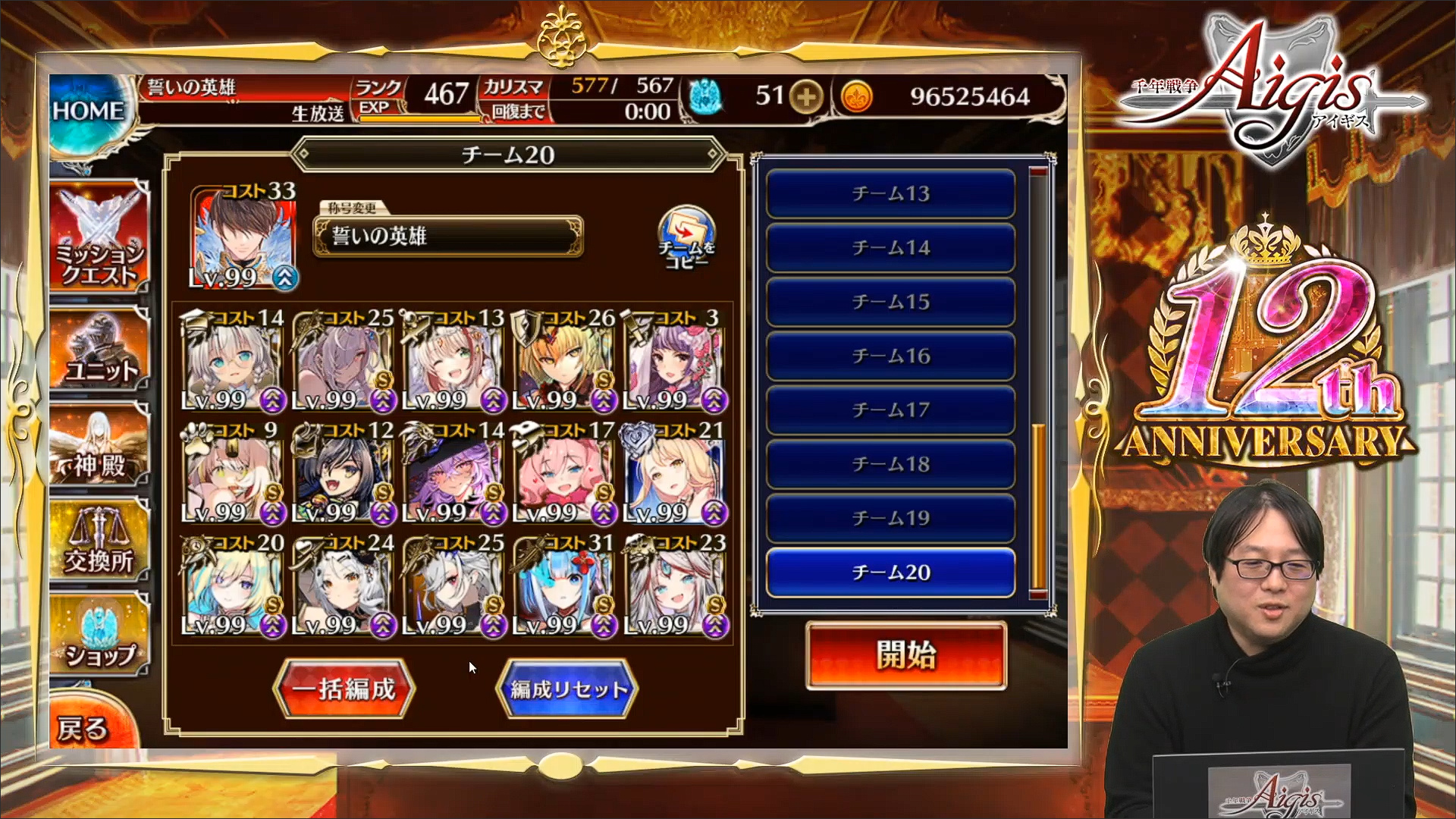This screenshot has width=1456, height=819.
Task: Go back with the 戻る button
Action: click(83, 728)
